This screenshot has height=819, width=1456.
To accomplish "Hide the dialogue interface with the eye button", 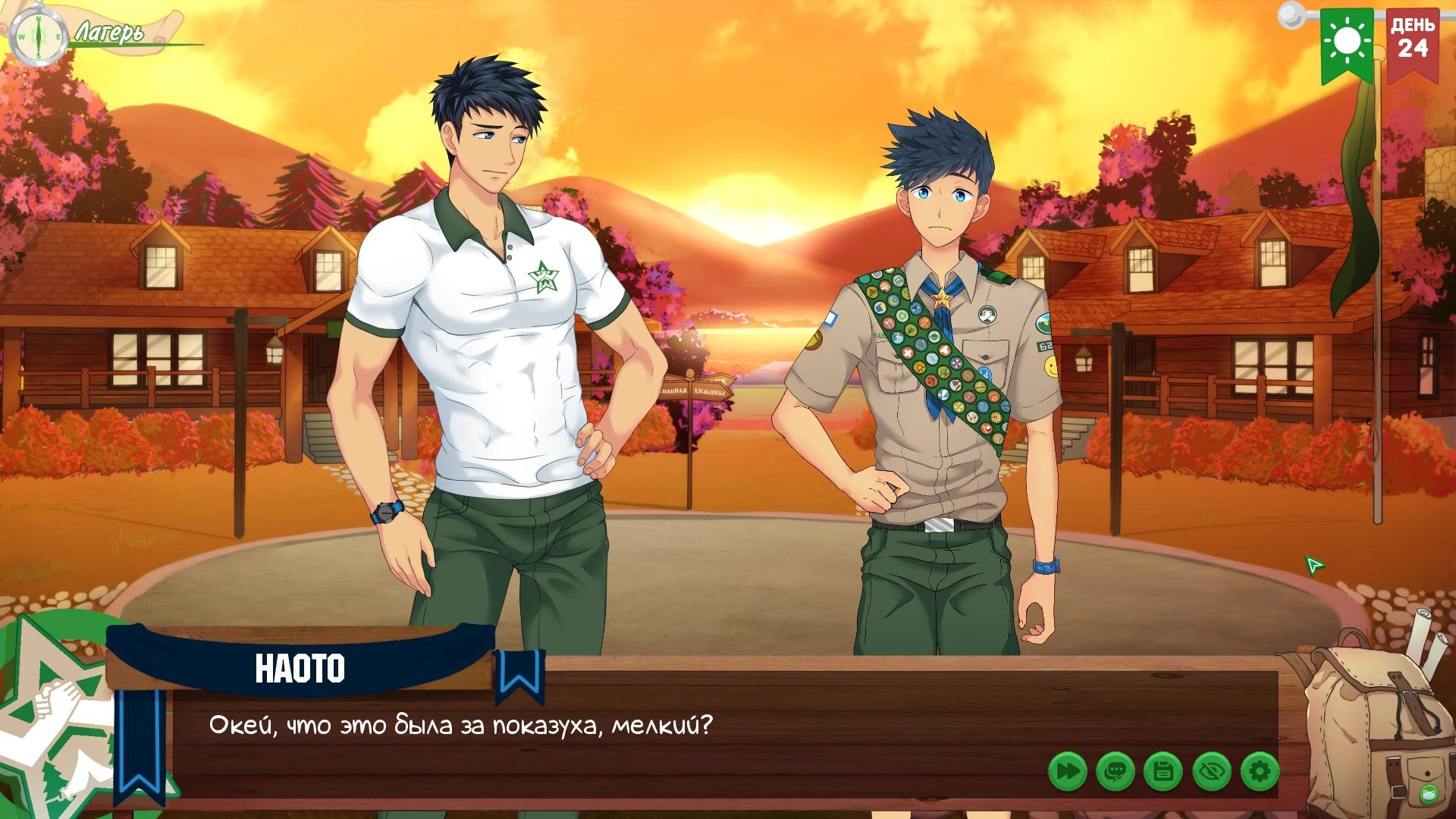I will click(x=1211, y=772).
